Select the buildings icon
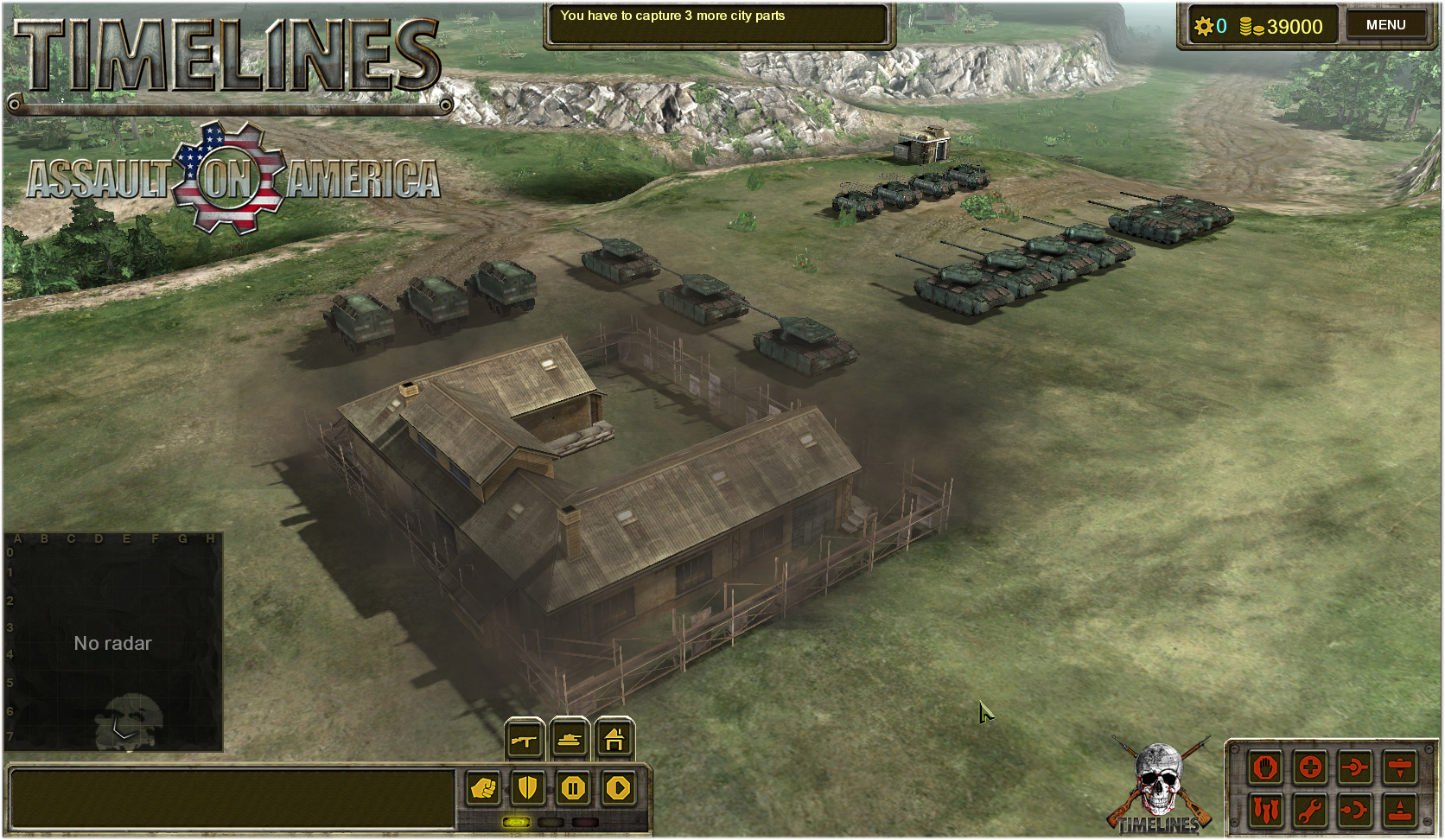 (x=614, y=741)
